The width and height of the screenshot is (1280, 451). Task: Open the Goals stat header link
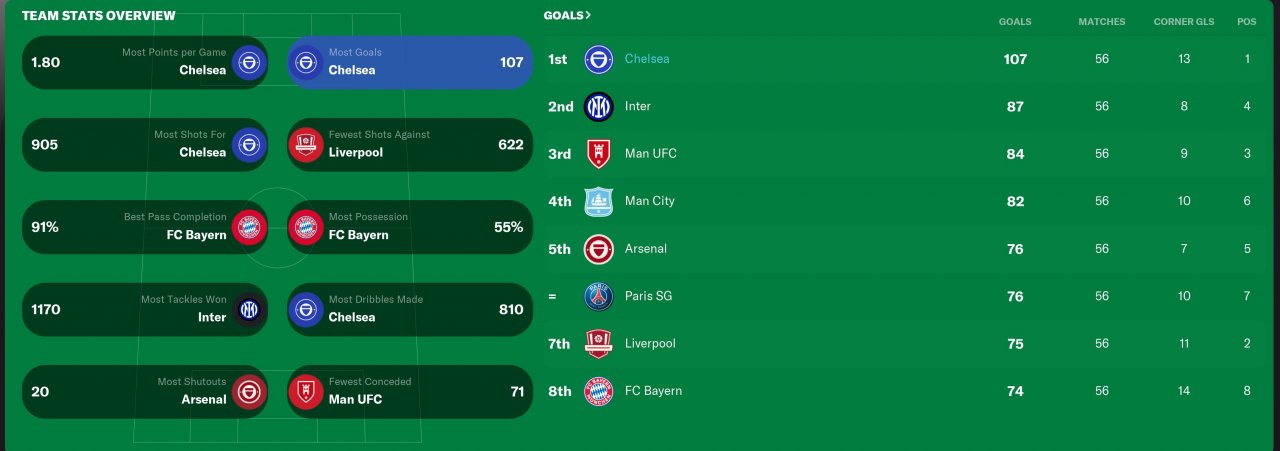tap(567, 16)
